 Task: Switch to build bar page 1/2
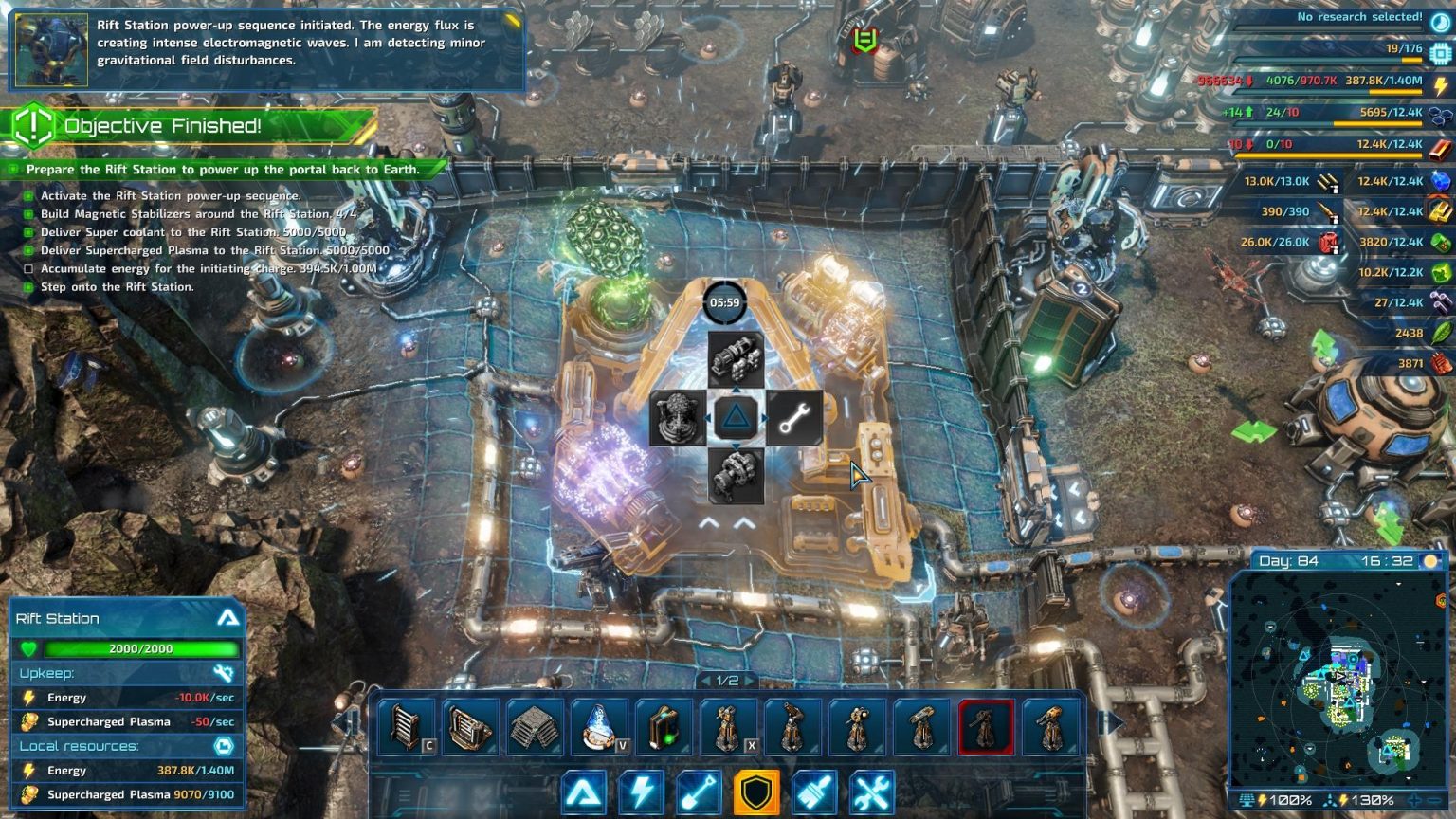pyautogui.click(x=726, y=680)
